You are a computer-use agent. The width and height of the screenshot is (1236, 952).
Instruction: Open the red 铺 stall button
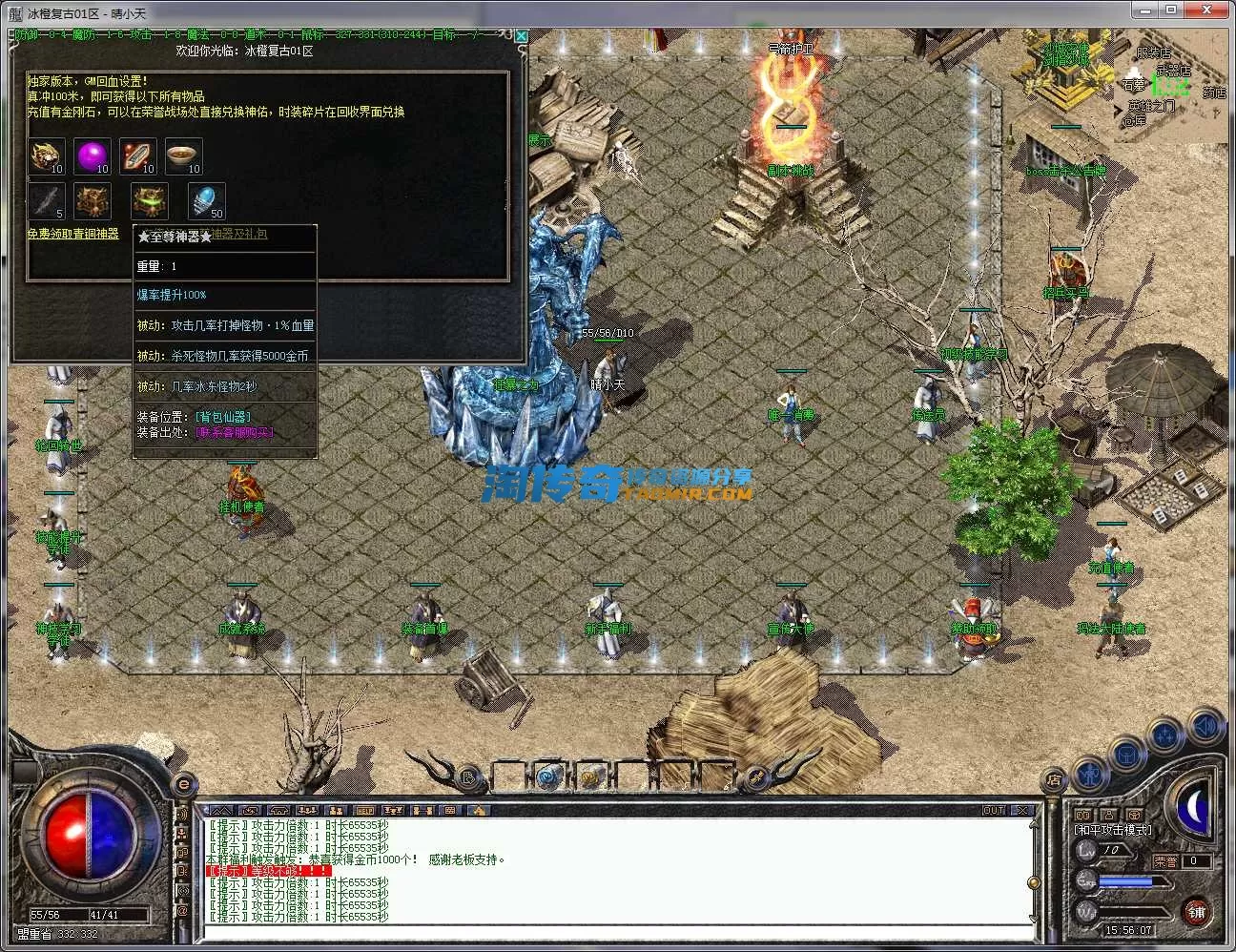click(x=1197, y=912)
